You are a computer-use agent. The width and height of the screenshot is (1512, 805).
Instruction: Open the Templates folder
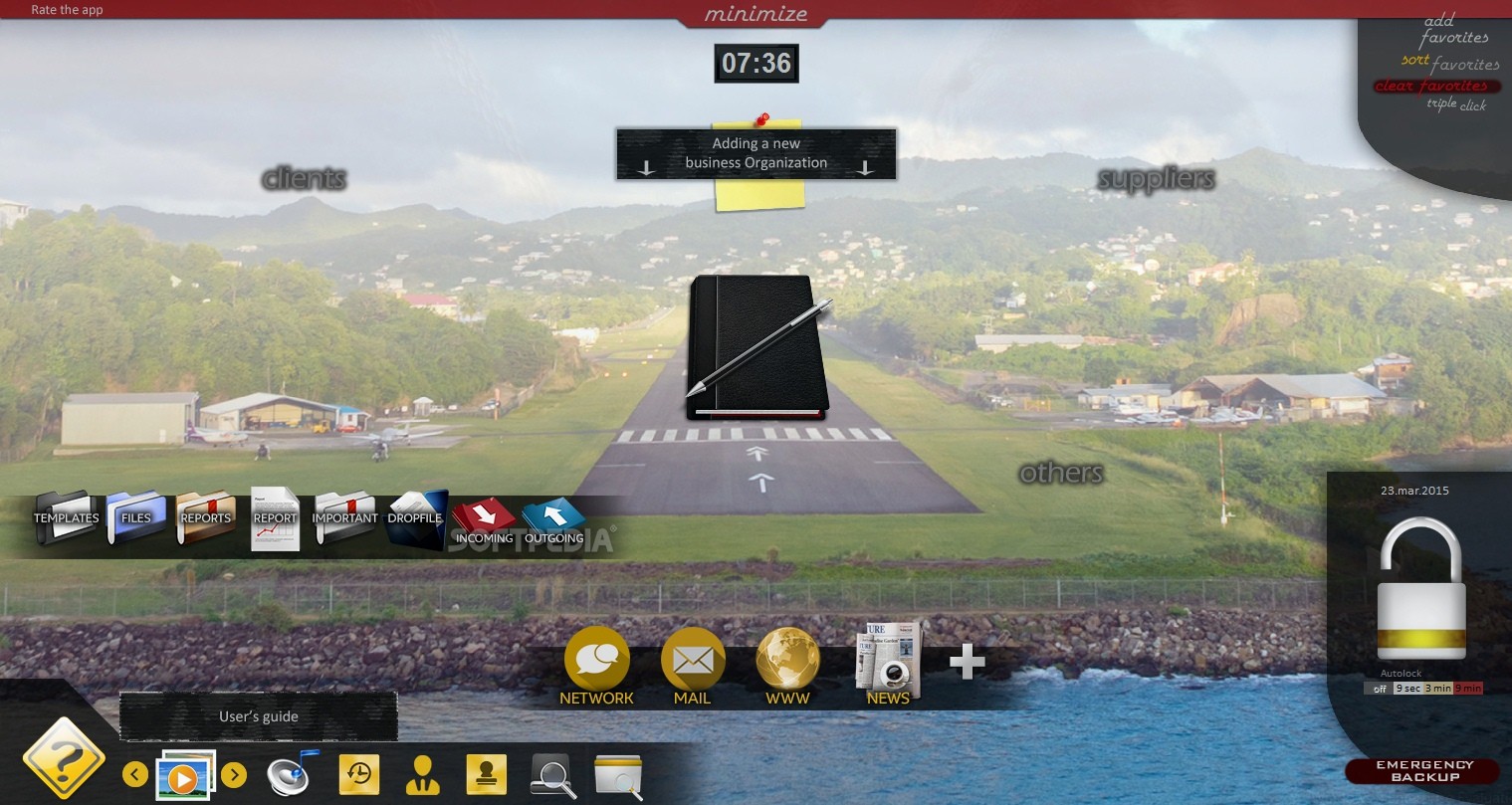[67, 517]
